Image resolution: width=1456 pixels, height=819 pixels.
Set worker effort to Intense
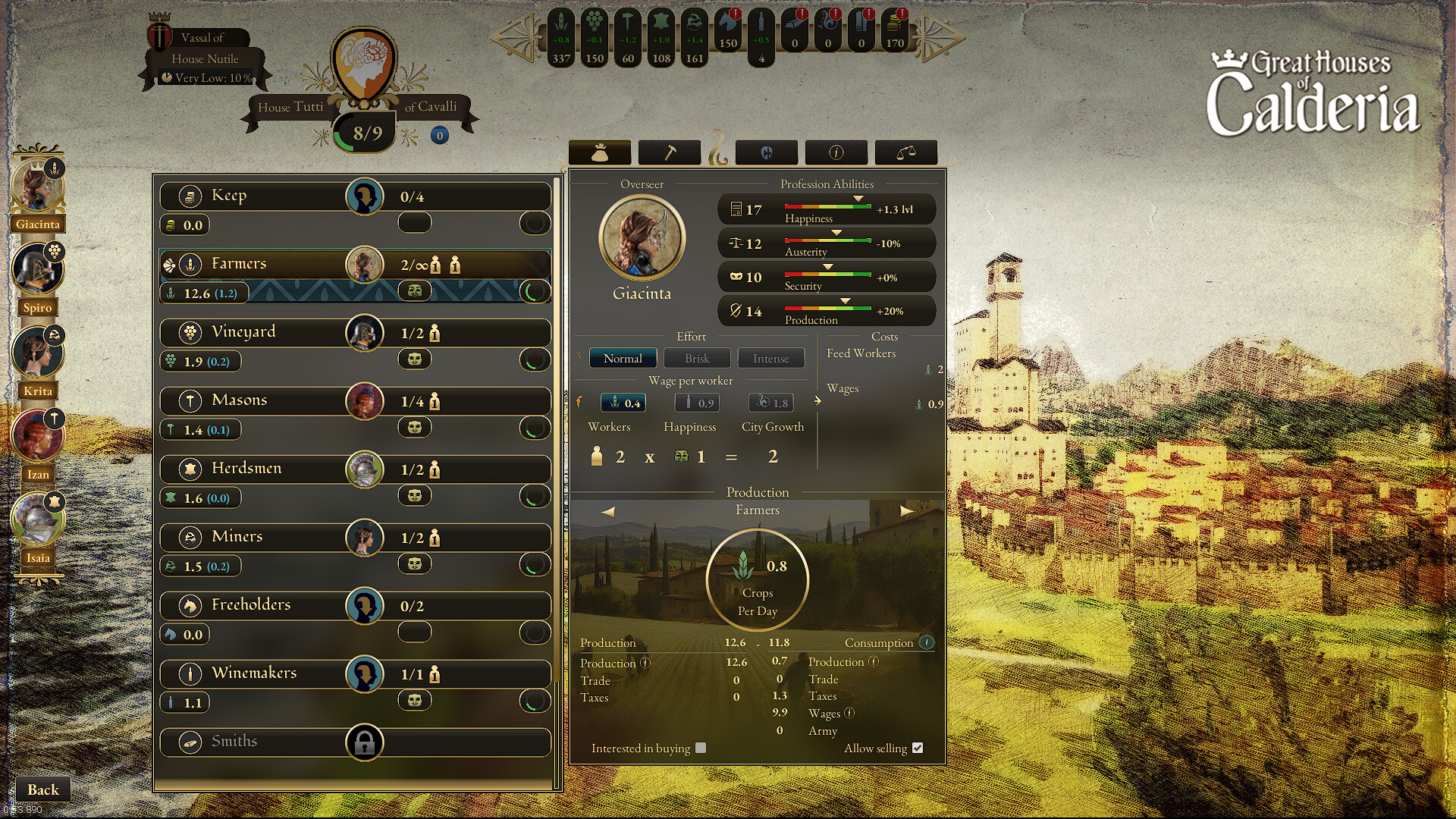tap(770, 358)
